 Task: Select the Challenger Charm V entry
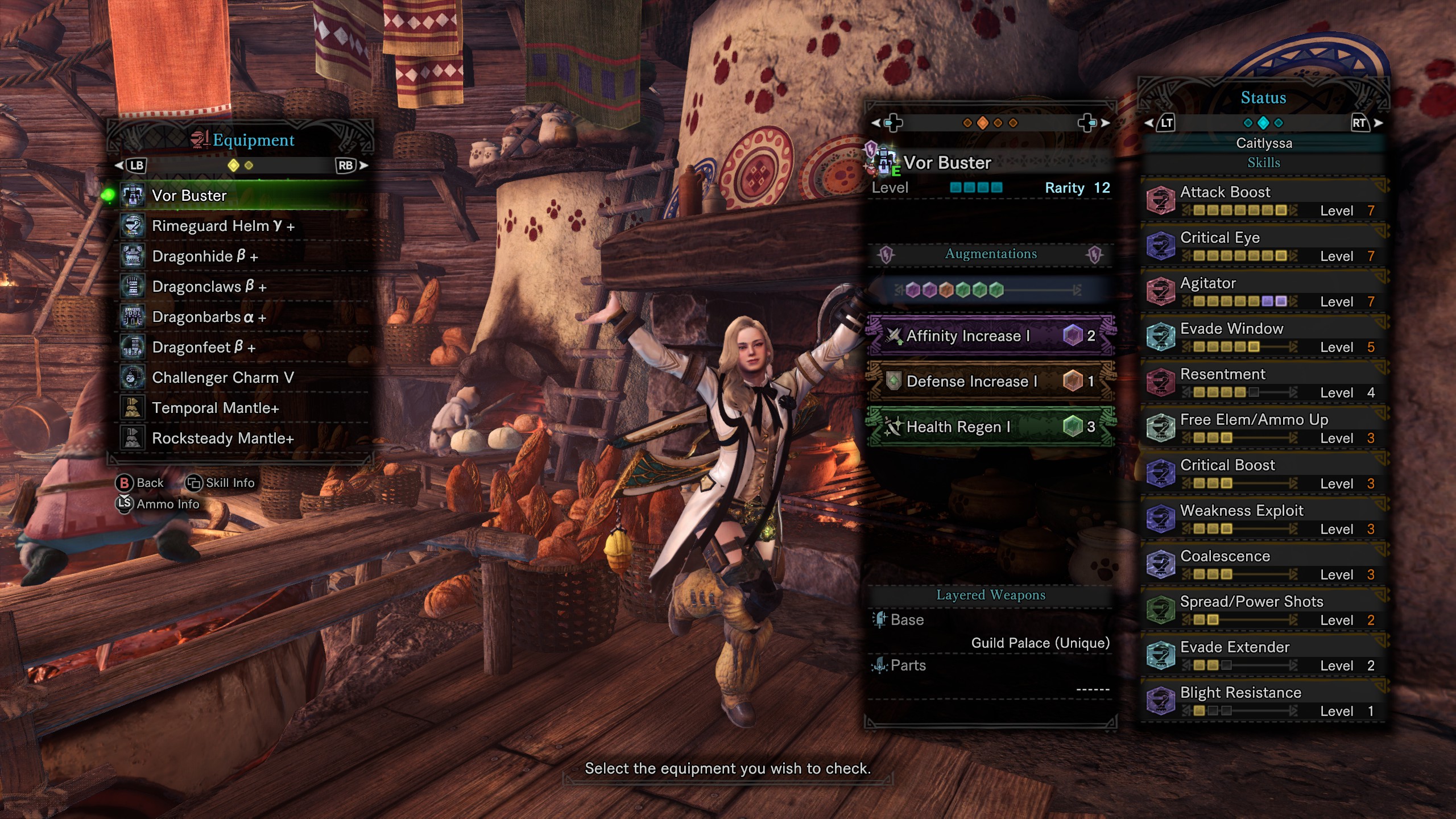pos(239,378)
